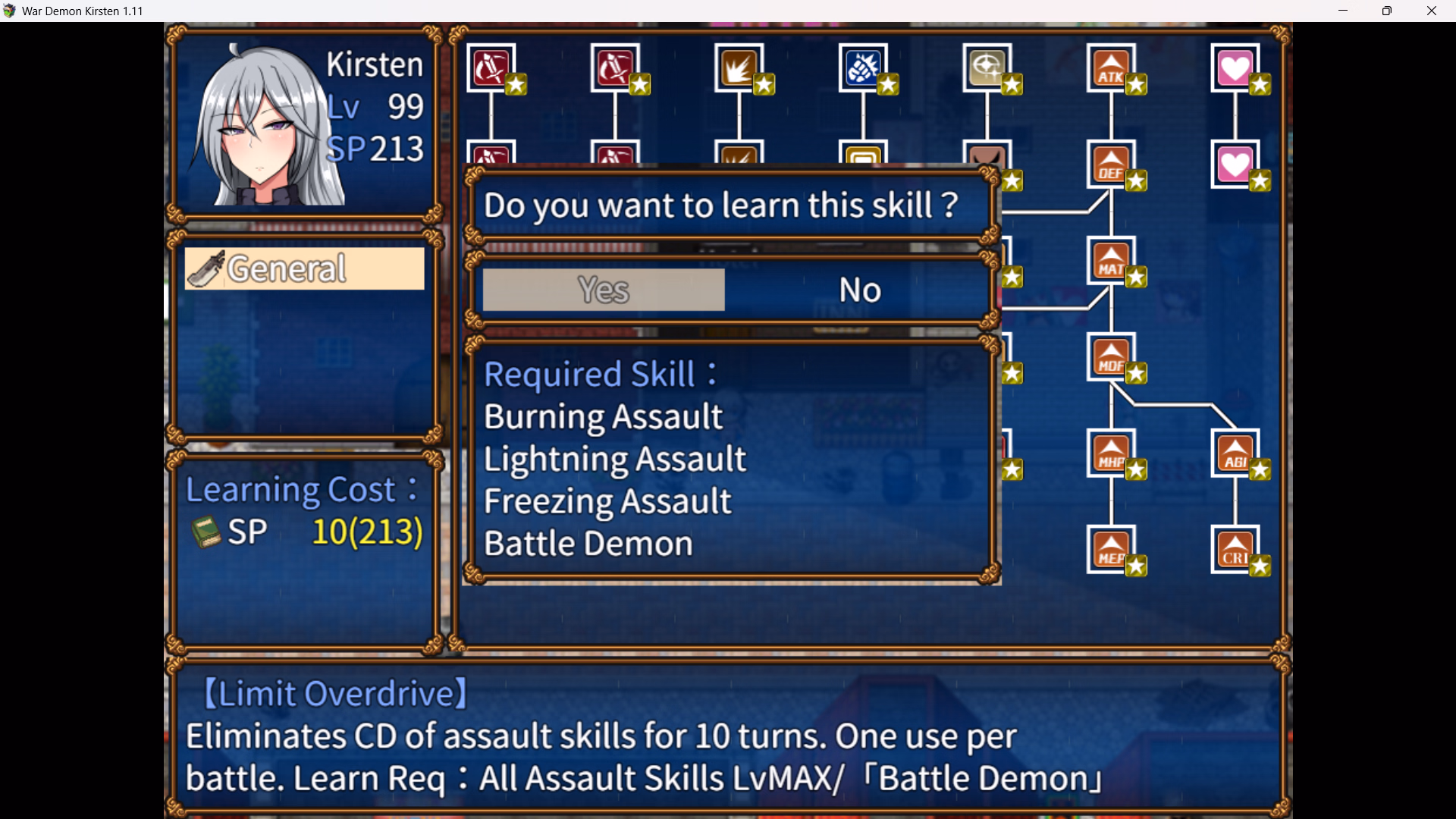Pick the brown burst skill icon

[x=739, y=68]
